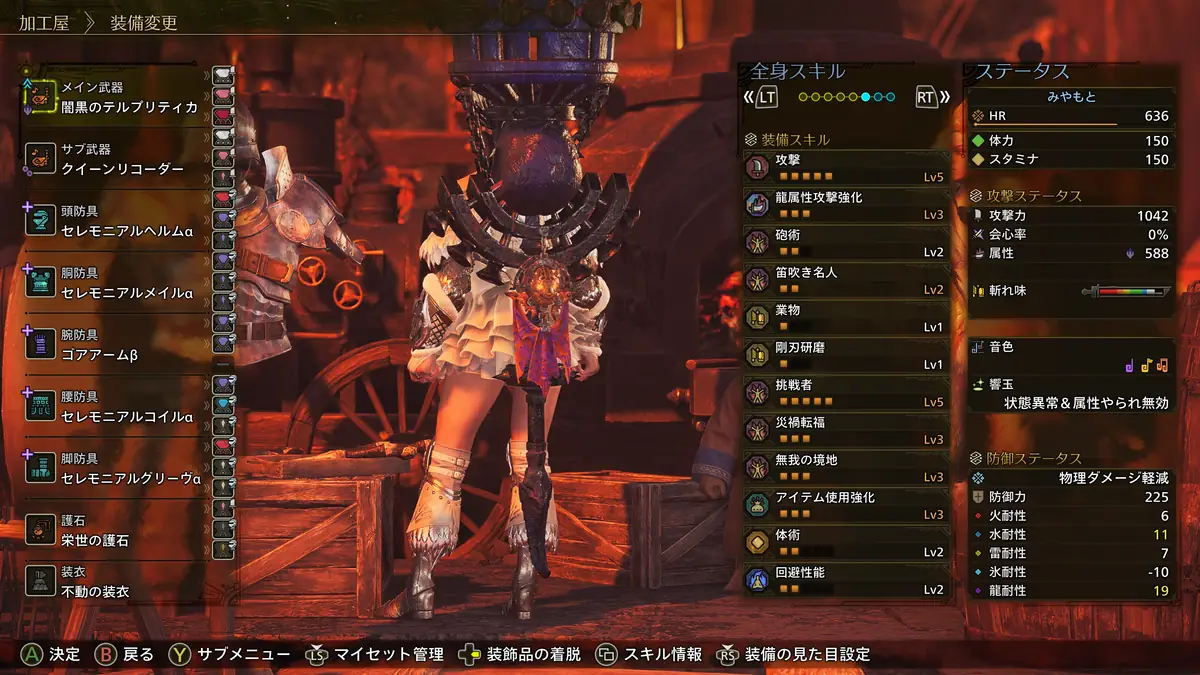Go back to 加工屋 breadcrumb

coord(43,22)
